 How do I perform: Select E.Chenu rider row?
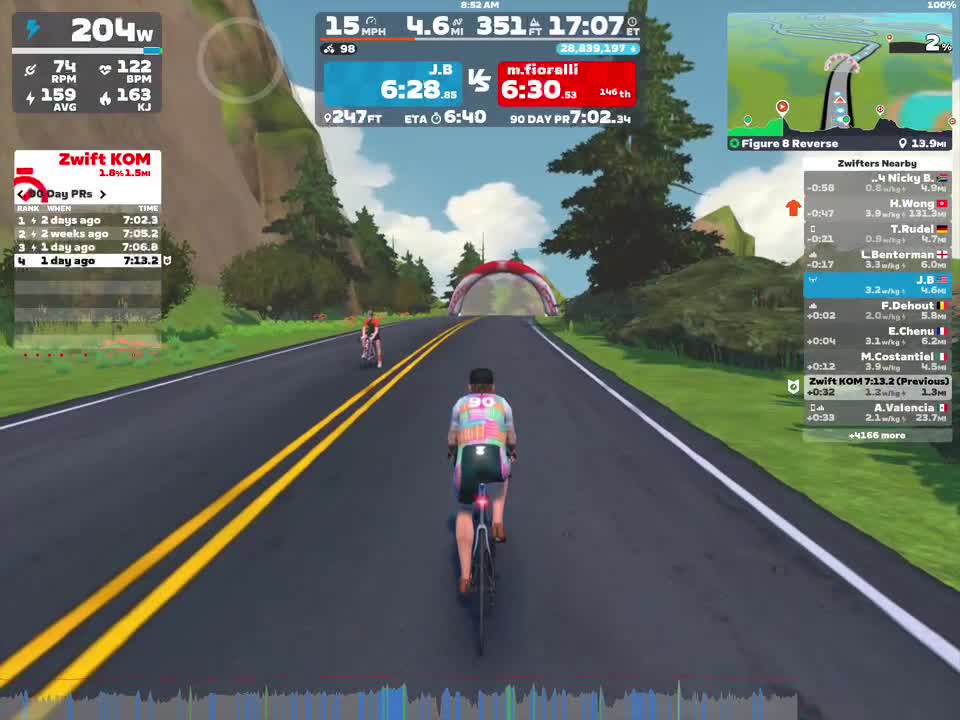tap(877, 336)
